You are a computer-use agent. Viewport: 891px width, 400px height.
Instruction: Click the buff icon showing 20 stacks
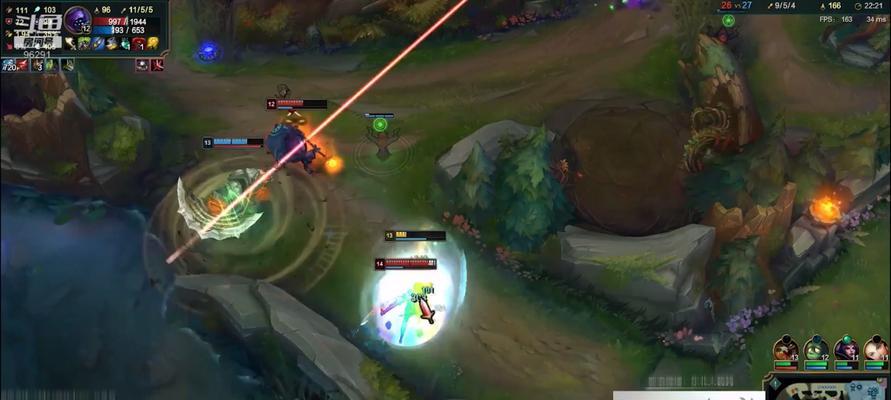coord(9,65)
